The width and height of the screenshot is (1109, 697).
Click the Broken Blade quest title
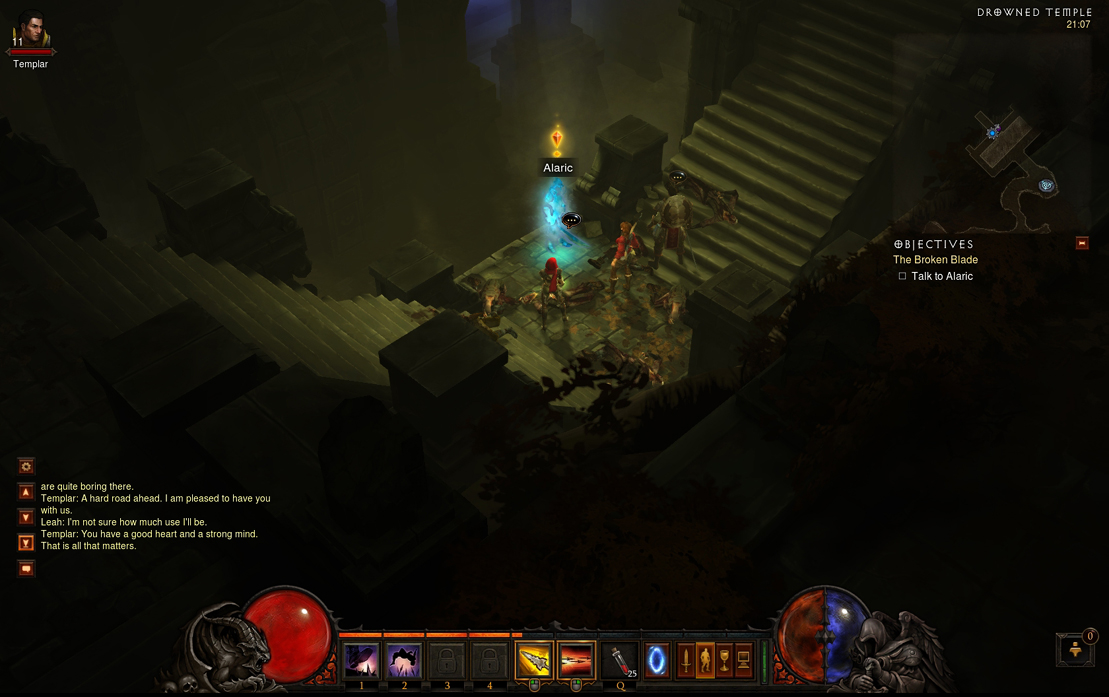935,260
